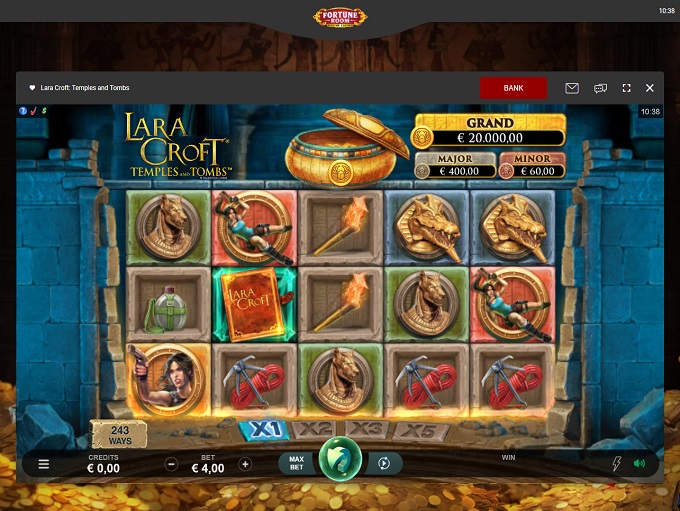Switch the game to fullscreen
This screenshot has height=511, width=680.
point(627,88)
